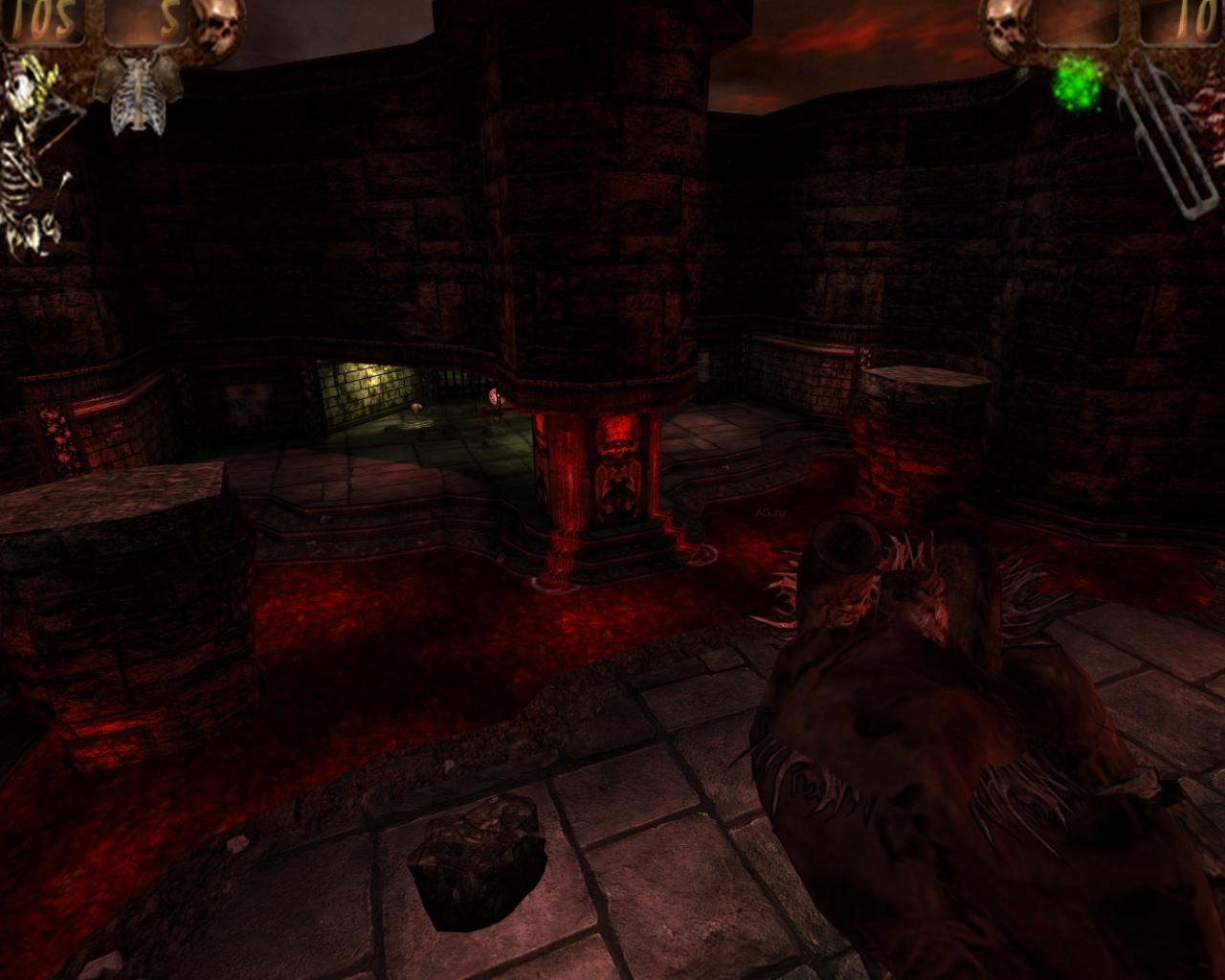This screenshot has height=980, width=1225.
Task: Toggle the health counter showing 105
Action: tap(40, 19)
